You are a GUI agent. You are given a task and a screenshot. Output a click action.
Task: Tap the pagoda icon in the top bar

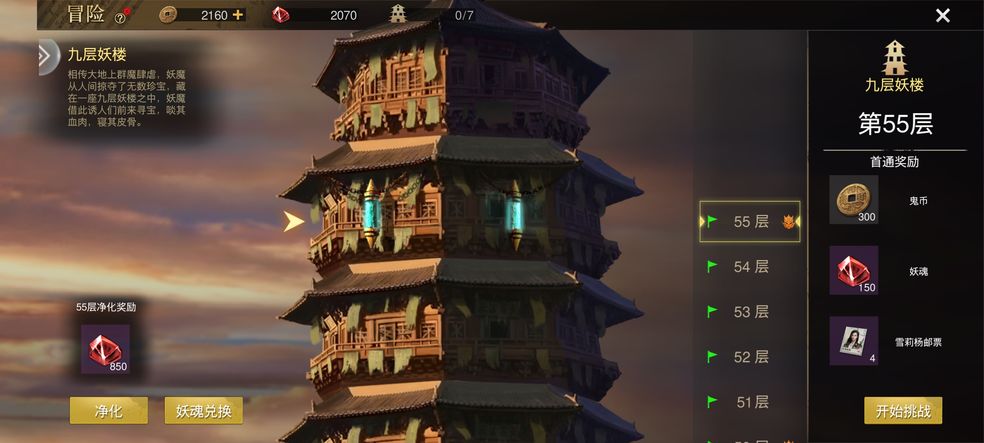coord(398,14)
